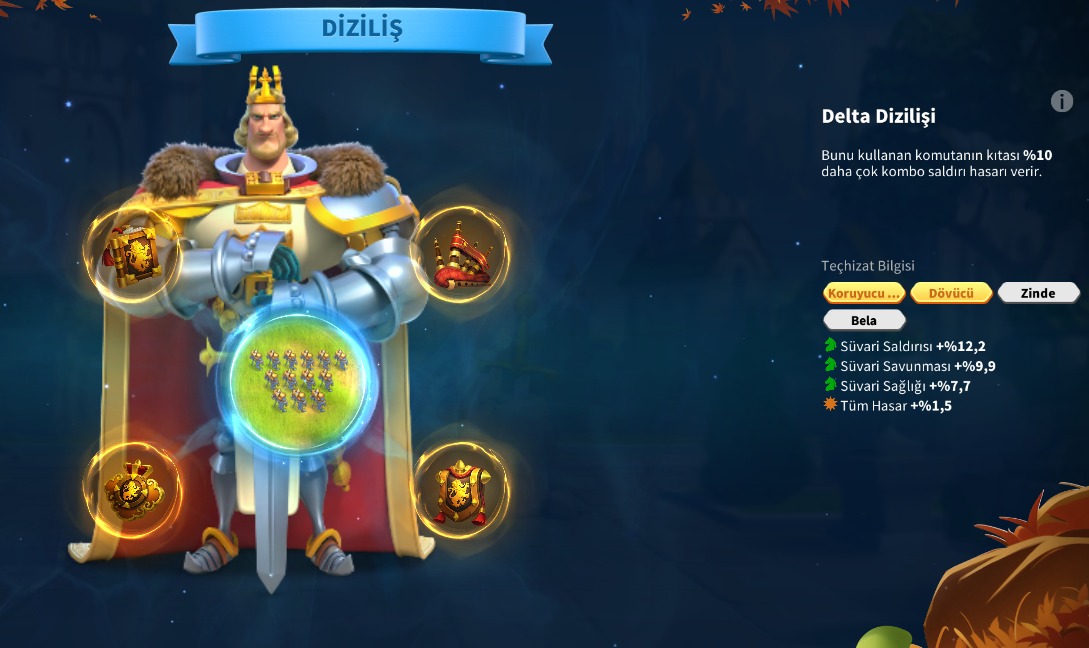Open the crowned lion emblem equipment slot
The width and height of the screenshot is (1089, 648).
[x=132, y=491]
